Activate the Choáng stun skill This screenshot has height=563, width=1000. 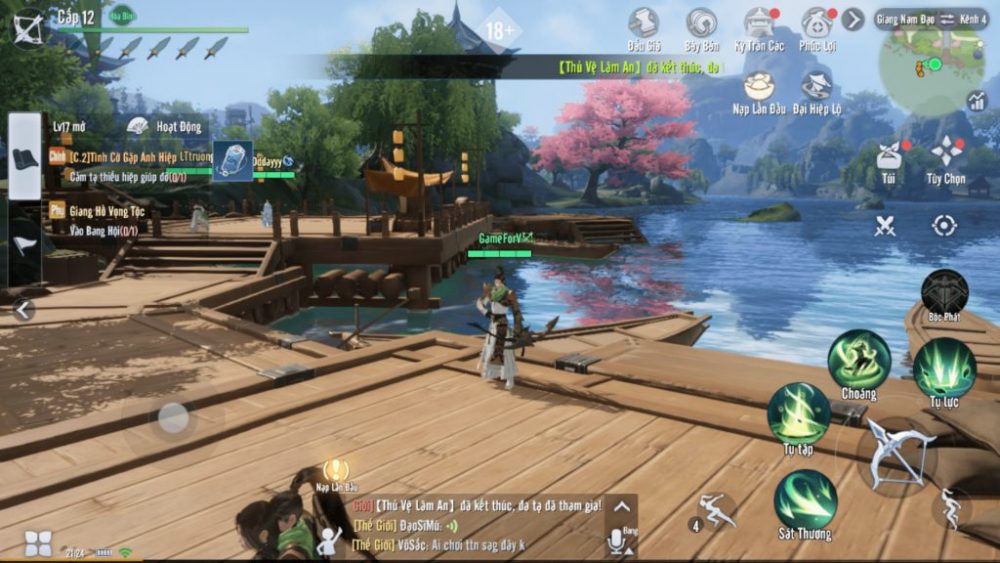click(858, 360)
